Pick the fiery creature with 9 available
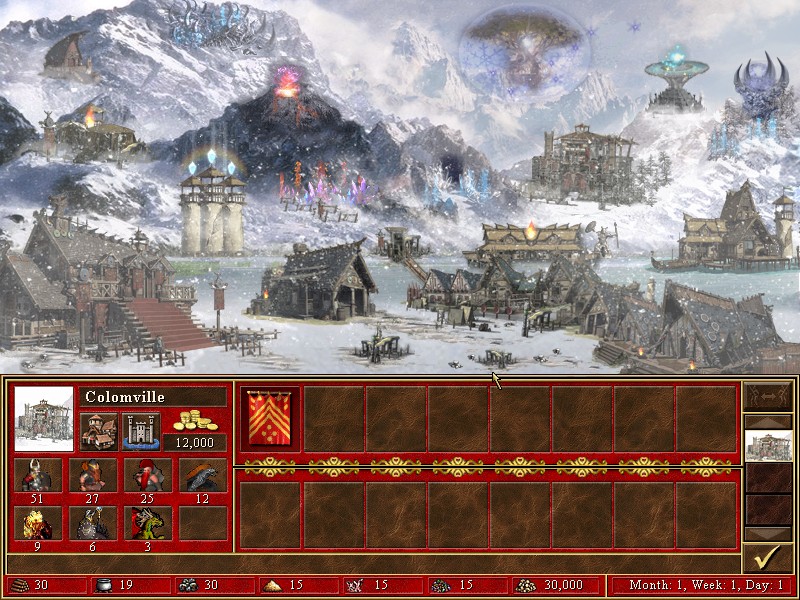 [38, 523]
